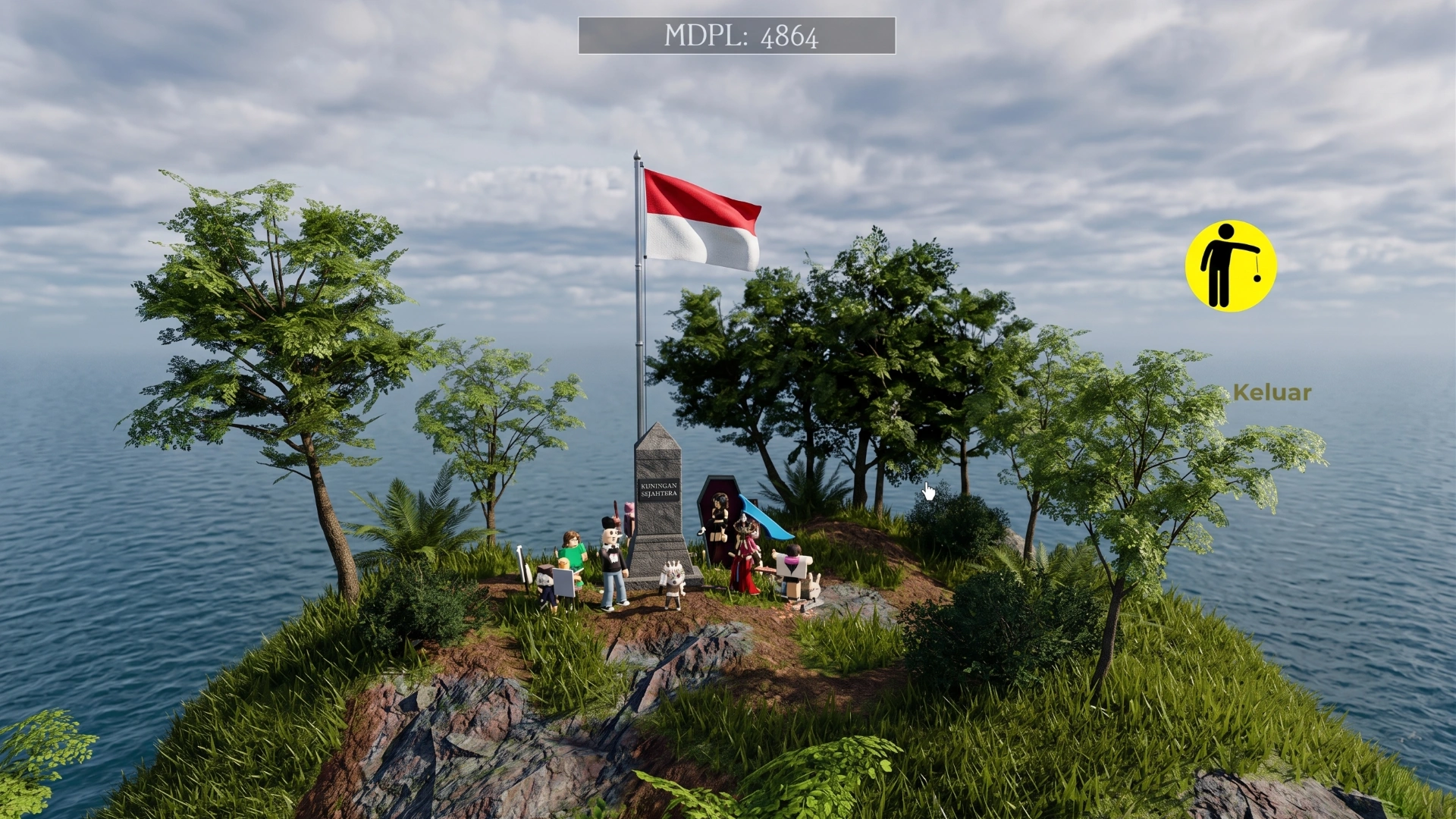Select the Keluar exit option
This screenshot has height=819, width=1456.
[1271, 394]
